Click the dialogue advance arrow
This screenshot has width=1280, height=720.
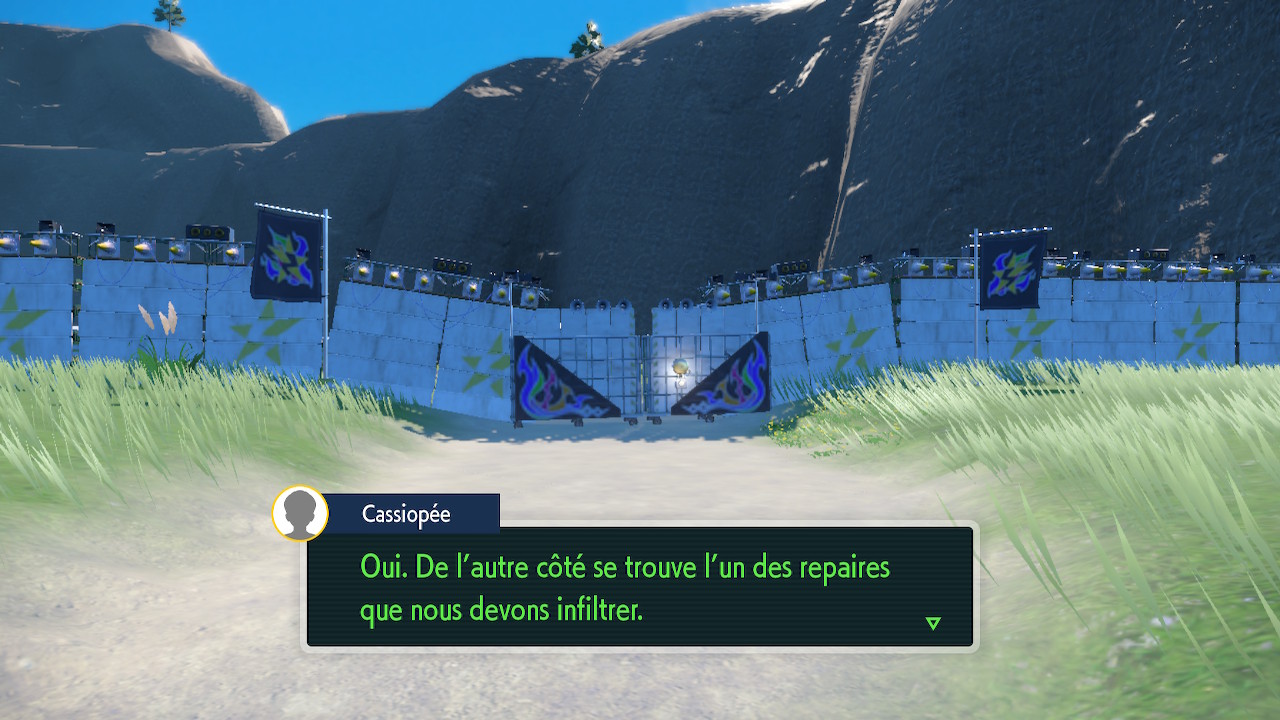pyautogui.click(x=933, y=622)
